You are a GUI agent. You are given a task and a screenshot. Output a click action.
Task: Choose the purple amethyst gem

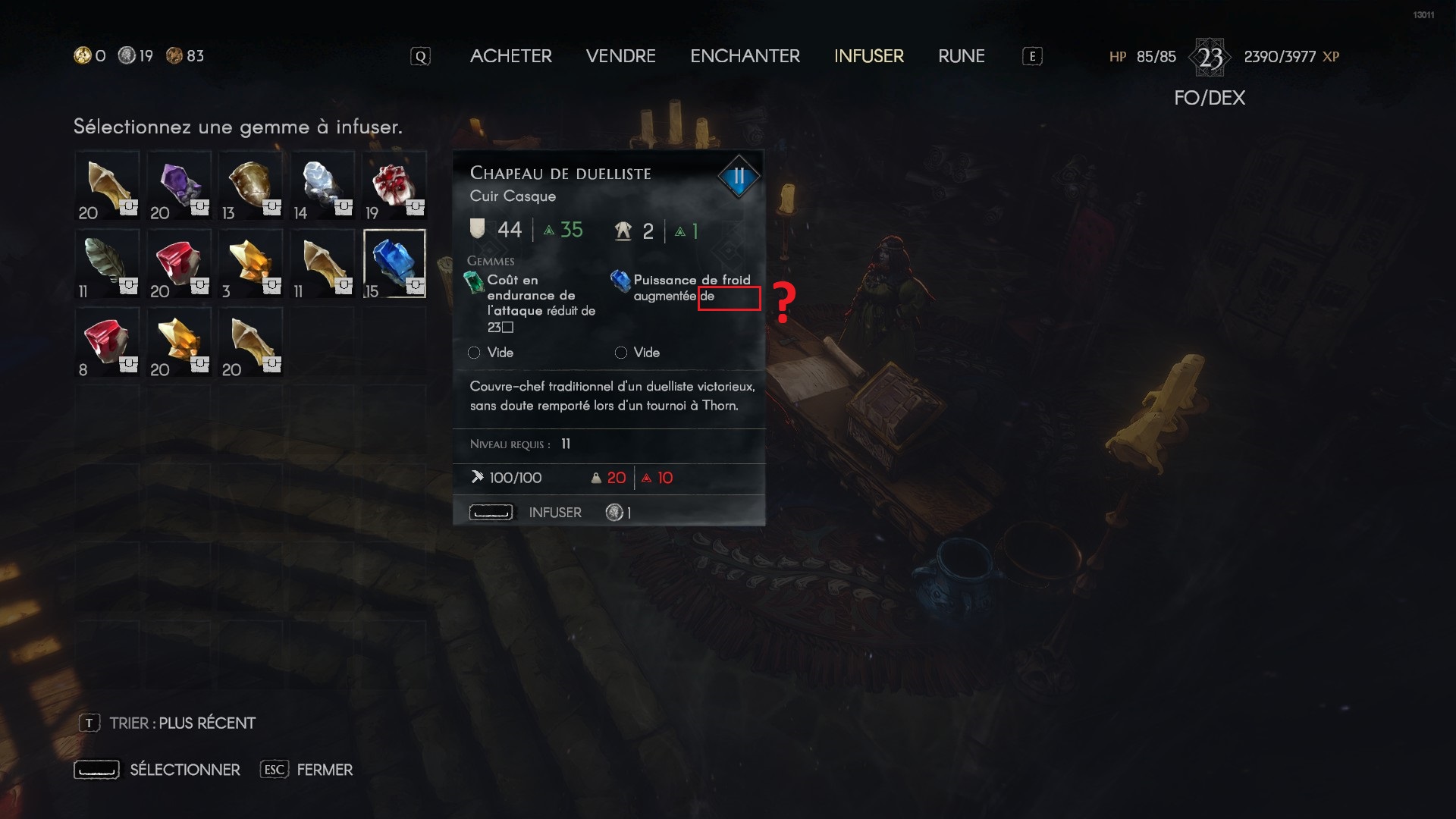click(179, 186)
